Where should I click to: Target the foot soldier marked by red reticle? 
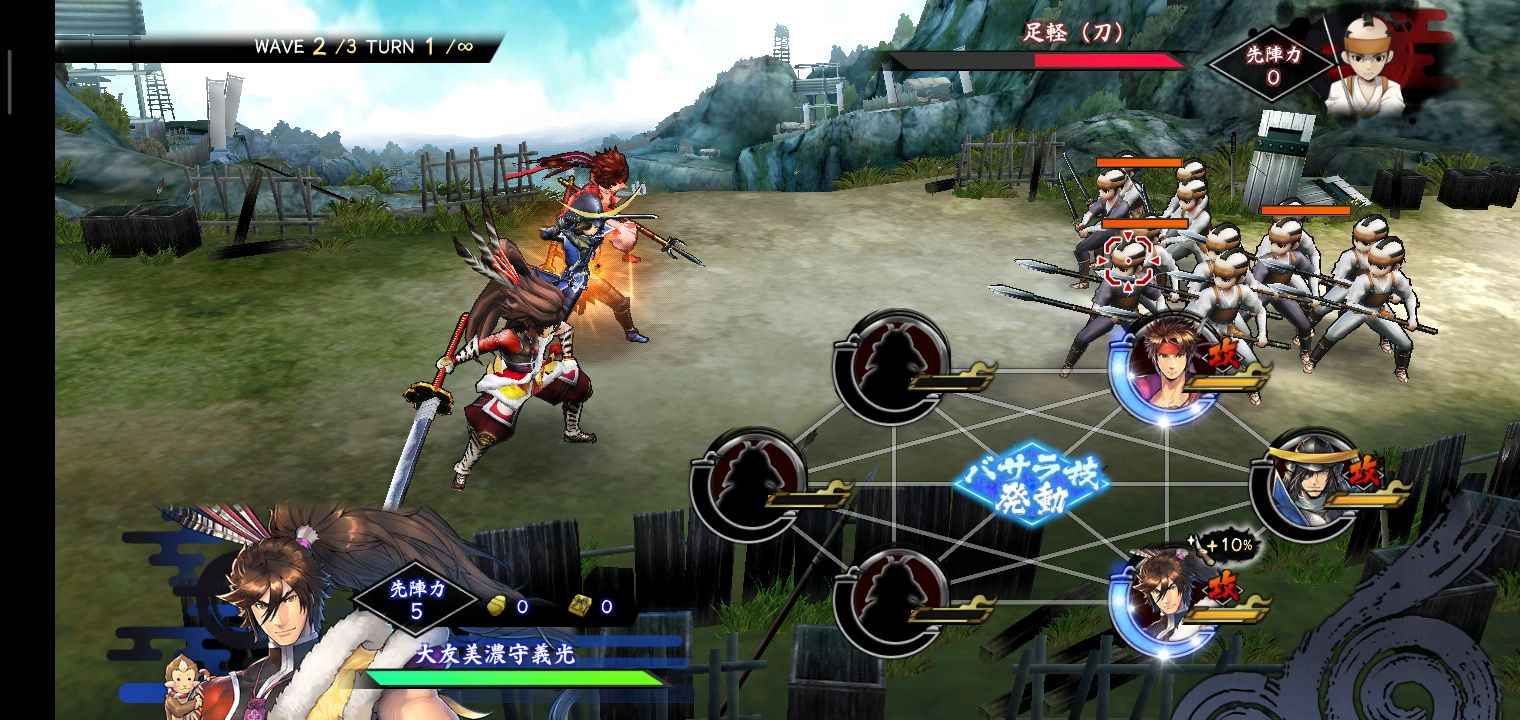coord(1127,262)
